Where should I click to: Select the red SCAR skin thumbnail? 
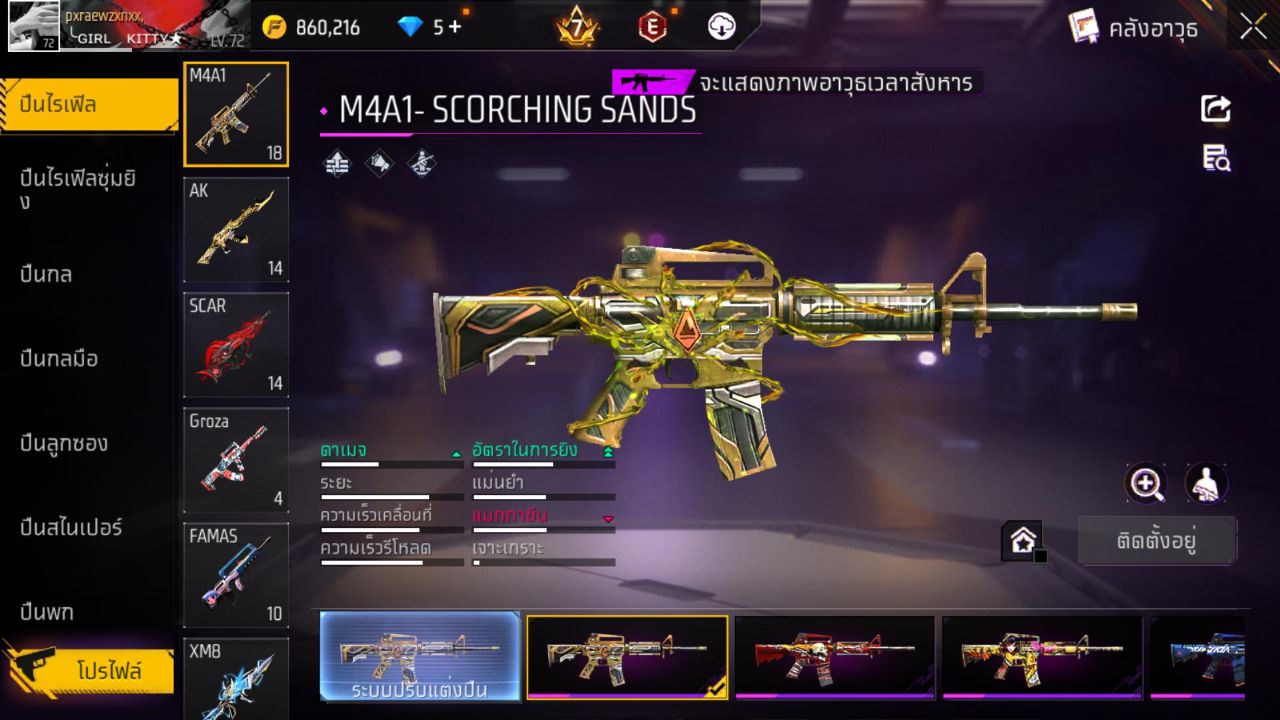(x=235, y=345)
